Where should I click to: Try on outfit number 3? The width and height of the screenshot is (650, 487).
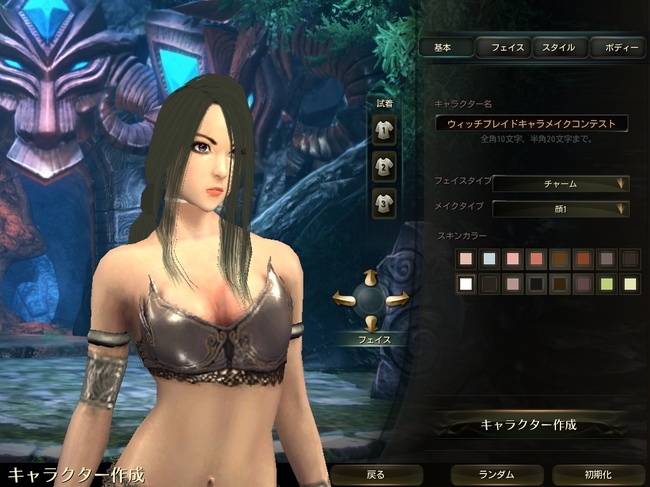(x=384, y=203)
